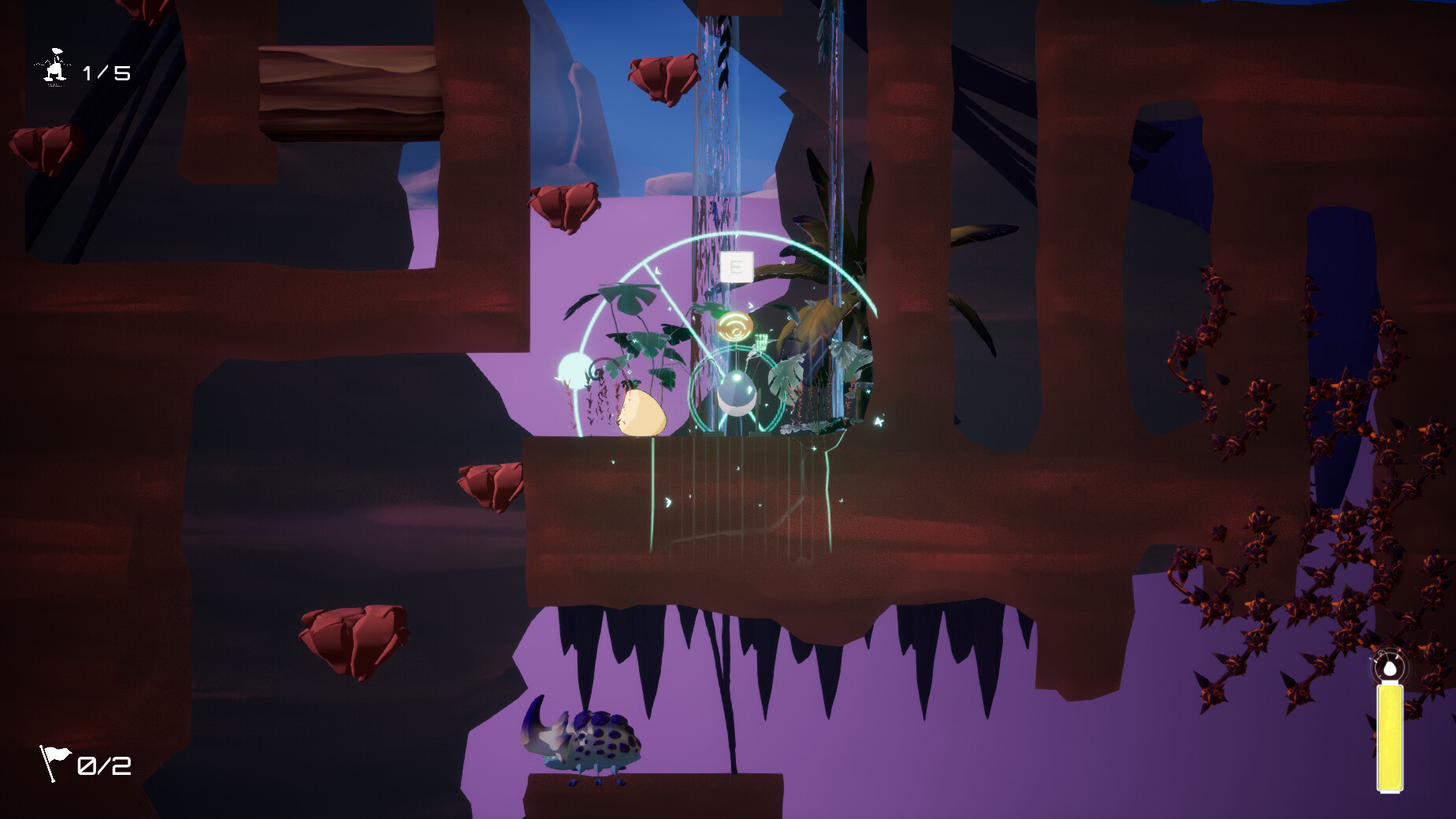The width and height of the screenshot is (1456, 819).
Task: Click the red flower cluster at top center
Action: (x=664, y=75)
